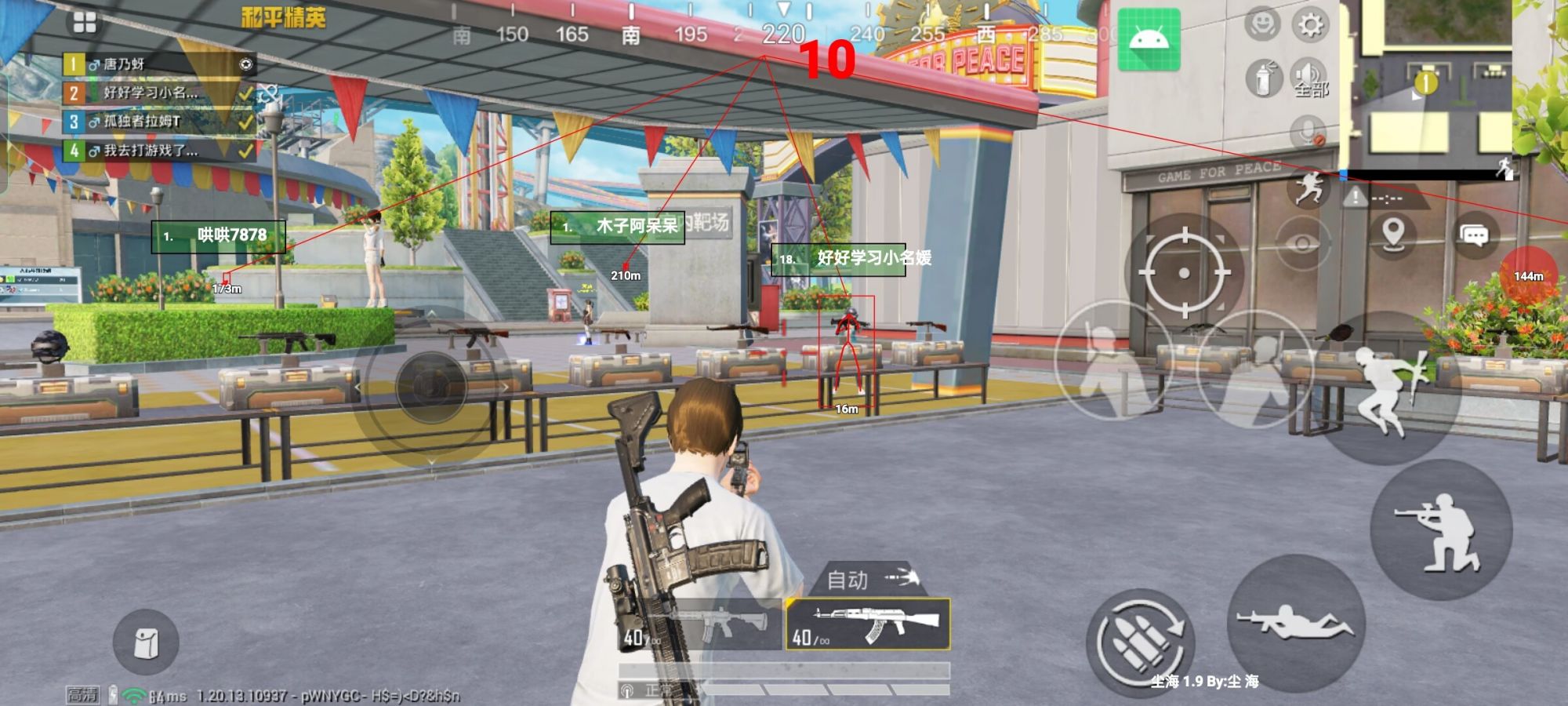Tap the crosshair aim button
Screen dimensions: 1568x706
click(x=1184, y=272)
